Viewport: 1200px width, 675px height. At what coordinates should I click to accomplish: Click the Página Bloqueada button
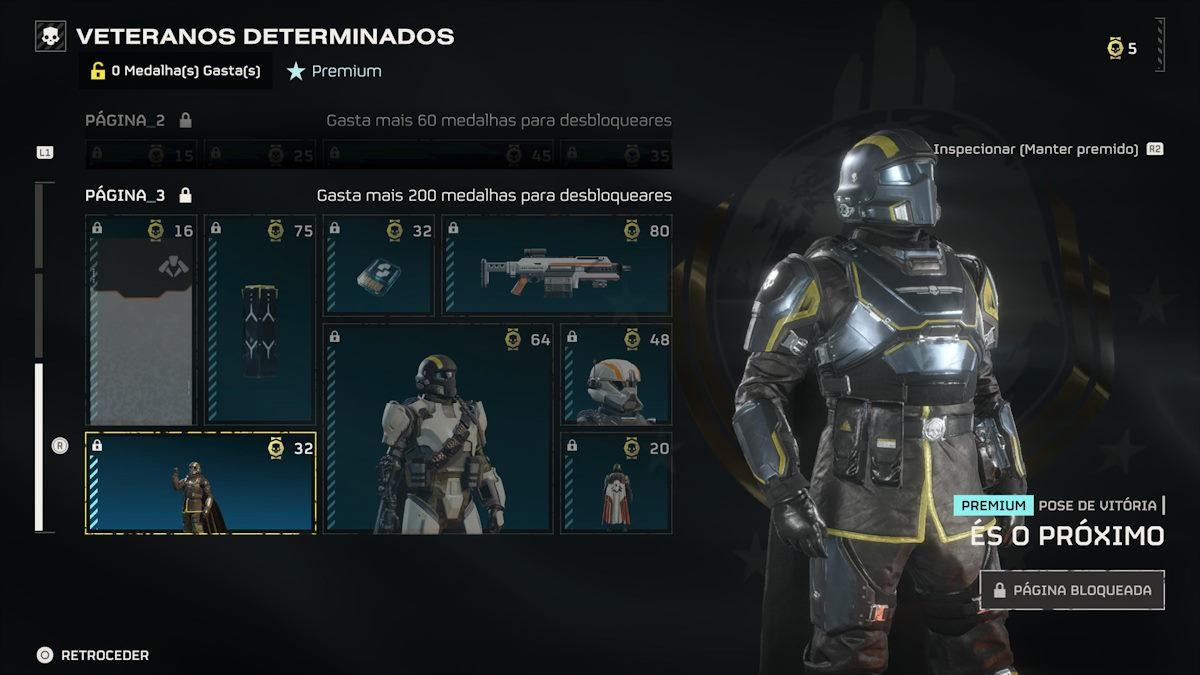click(1072, 590)
